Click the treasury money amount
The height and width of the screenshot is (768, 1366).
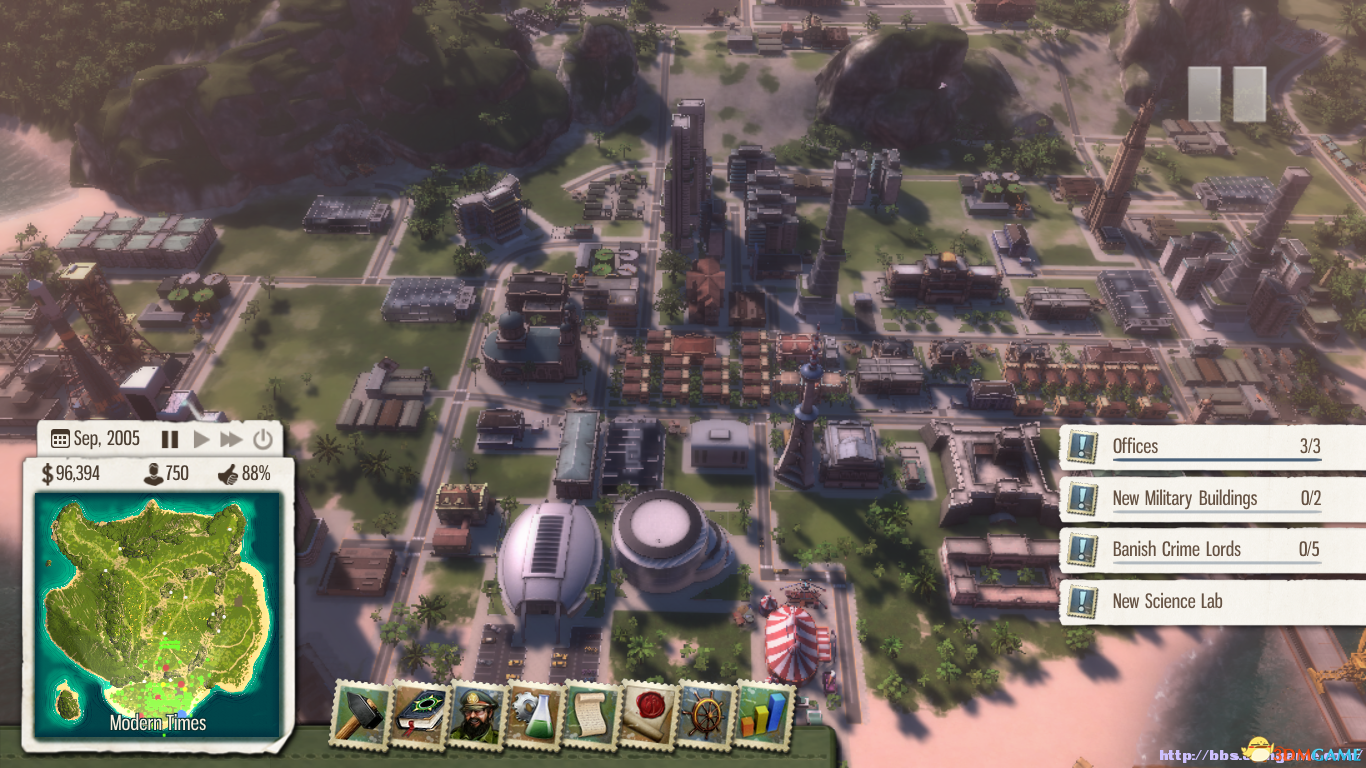(70, 474)
